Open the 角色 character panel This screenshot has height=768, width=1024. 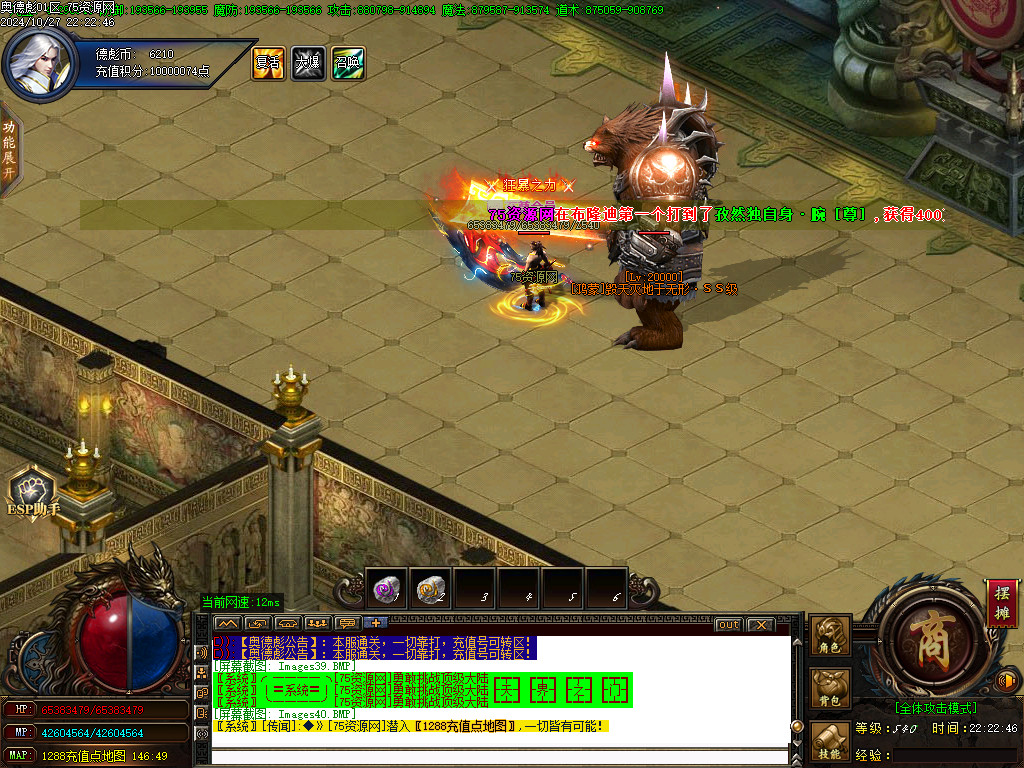click(830, 636)
